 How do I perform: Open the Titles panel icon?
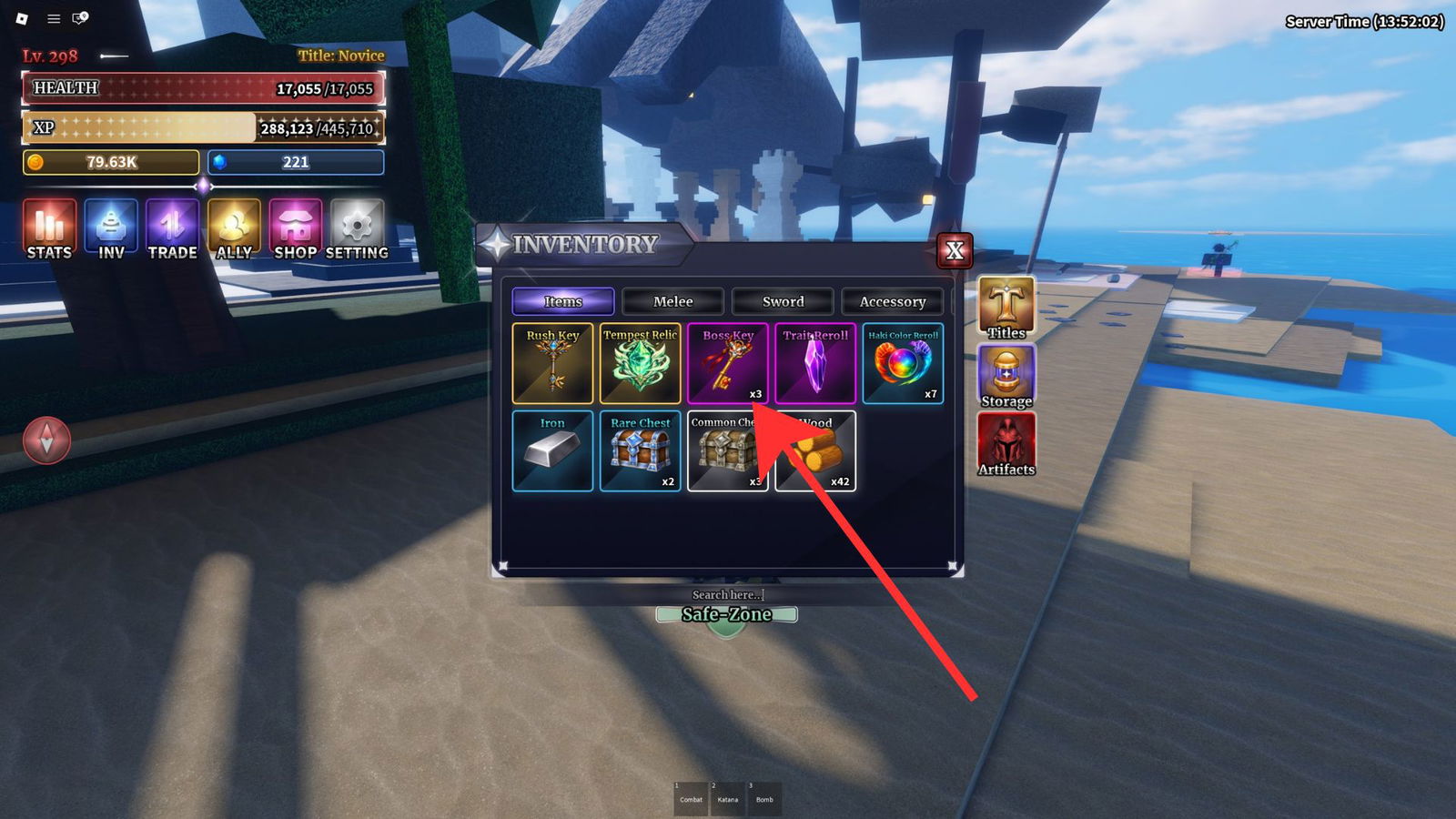tap(1006, 305)
